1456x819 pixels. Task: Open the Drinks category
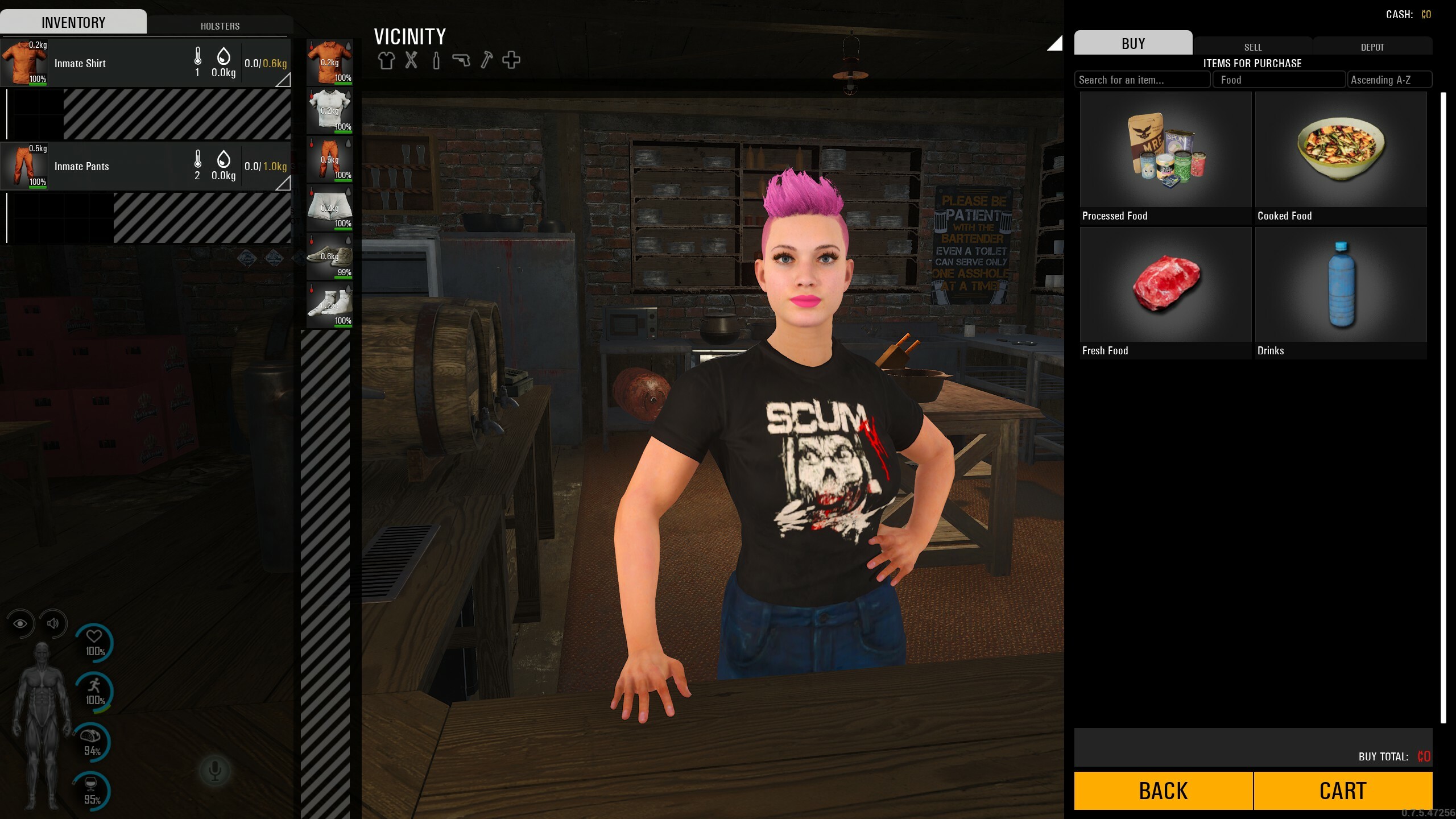point(1341,292)
